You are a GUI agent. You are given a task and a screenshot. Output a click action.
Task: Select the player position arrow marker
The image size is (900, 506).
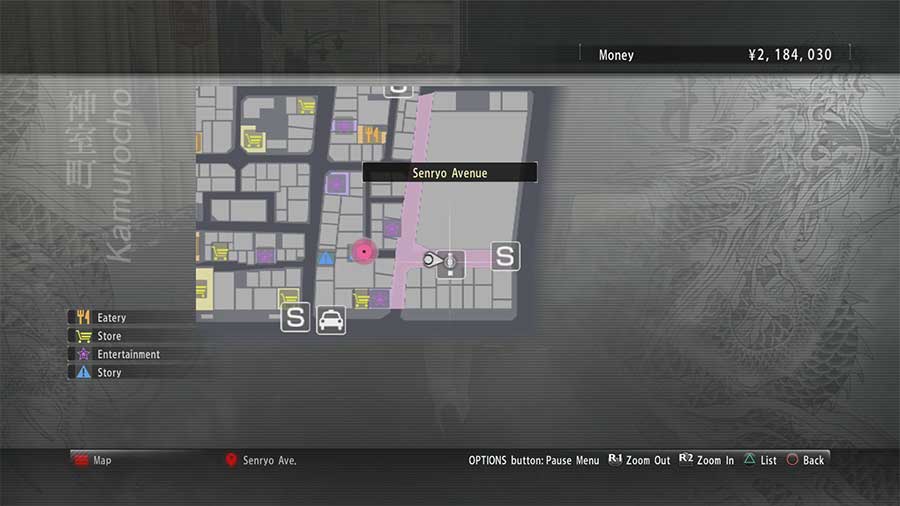434,261
